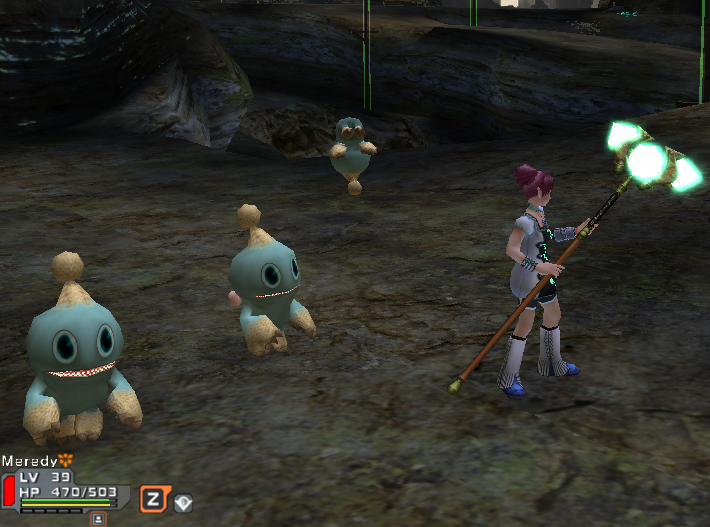
Task: Open the small character portrait icon
Action: (99, 519)
